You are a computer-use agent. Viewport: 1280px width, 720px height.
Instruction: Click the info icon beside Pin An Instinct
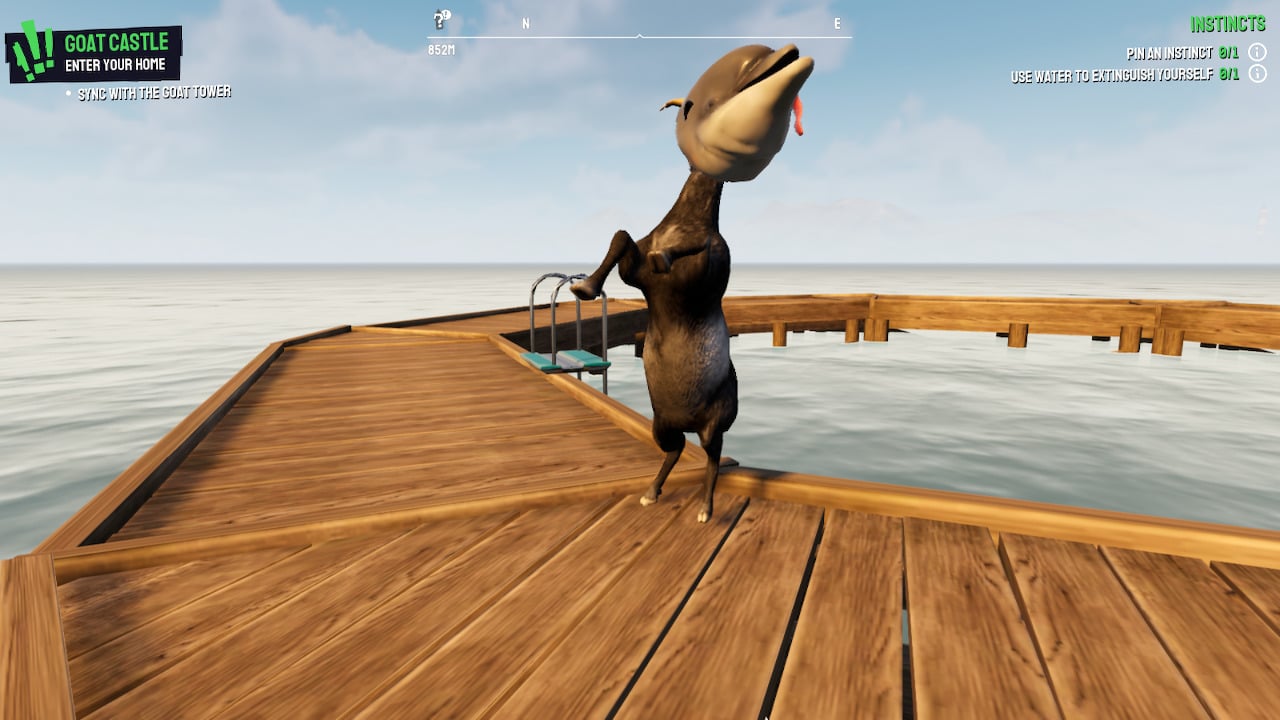[1257, 53]
